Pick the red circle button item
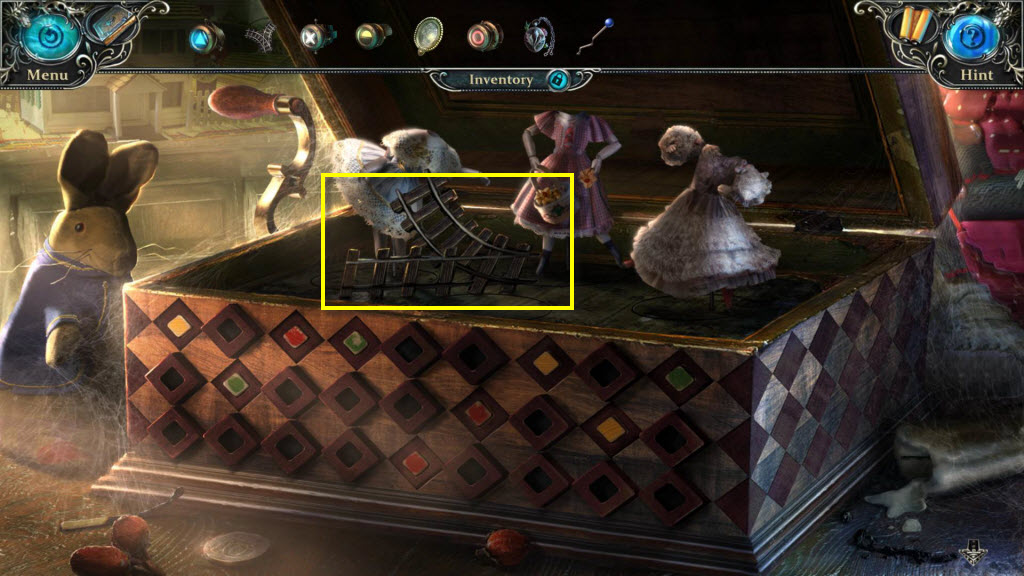This screenshot has height=576, width=1024. (x=483, y=37)
